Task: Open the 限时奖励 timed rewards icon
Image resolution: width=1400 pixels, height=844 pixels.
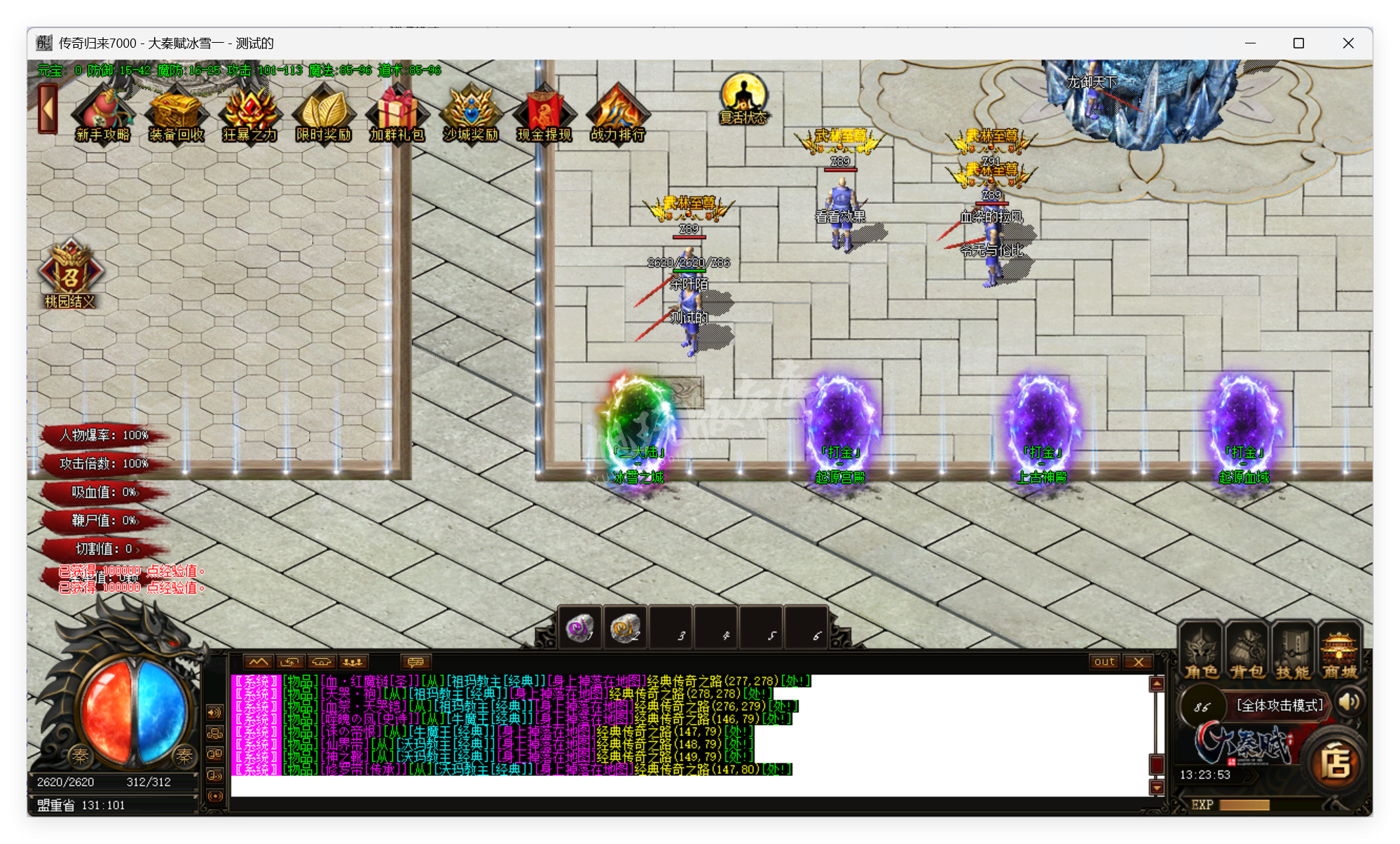Action: click(323, 112)
